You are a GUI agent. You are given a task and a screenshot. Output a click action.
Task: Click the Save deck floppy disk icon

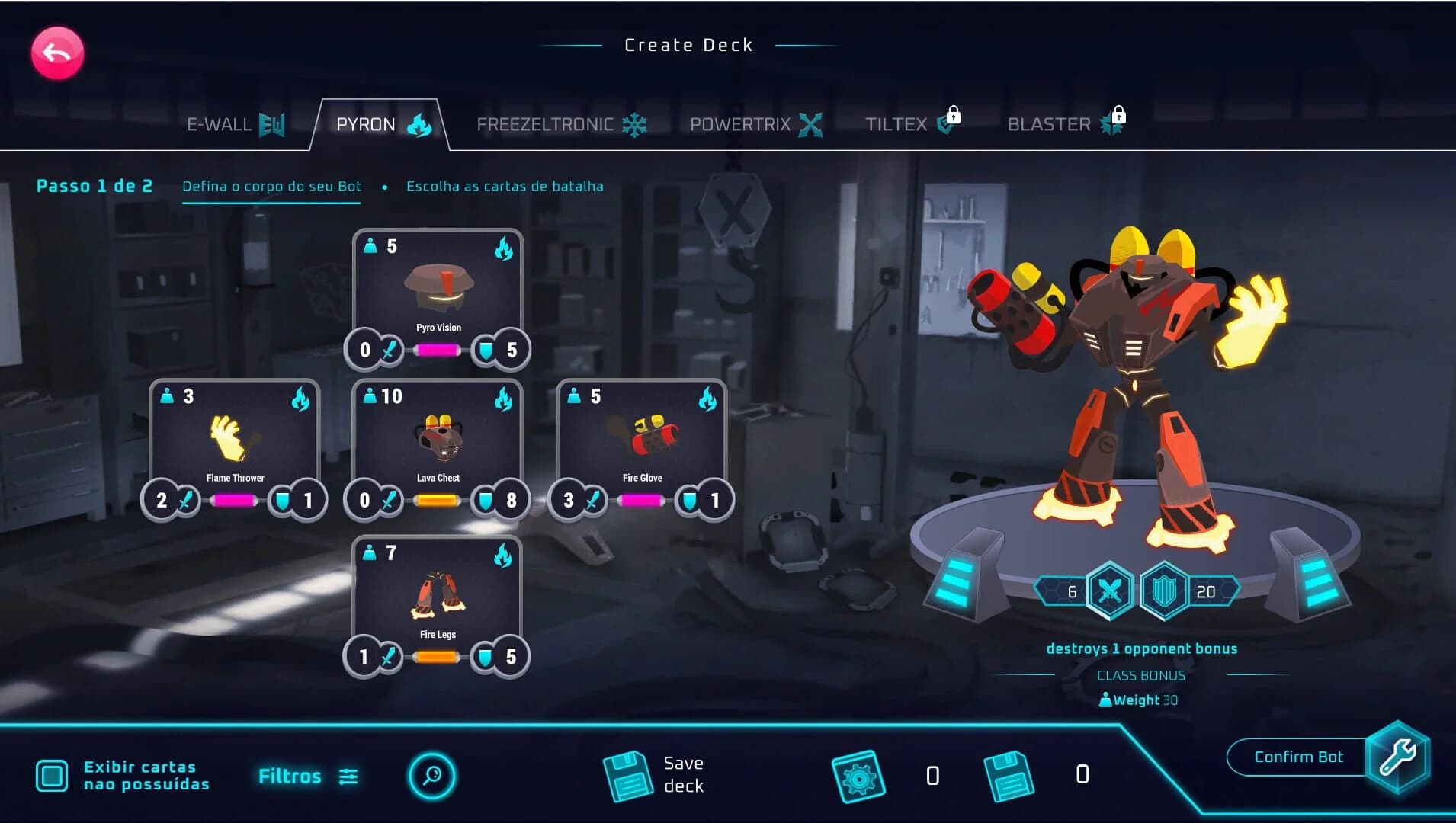627,773
